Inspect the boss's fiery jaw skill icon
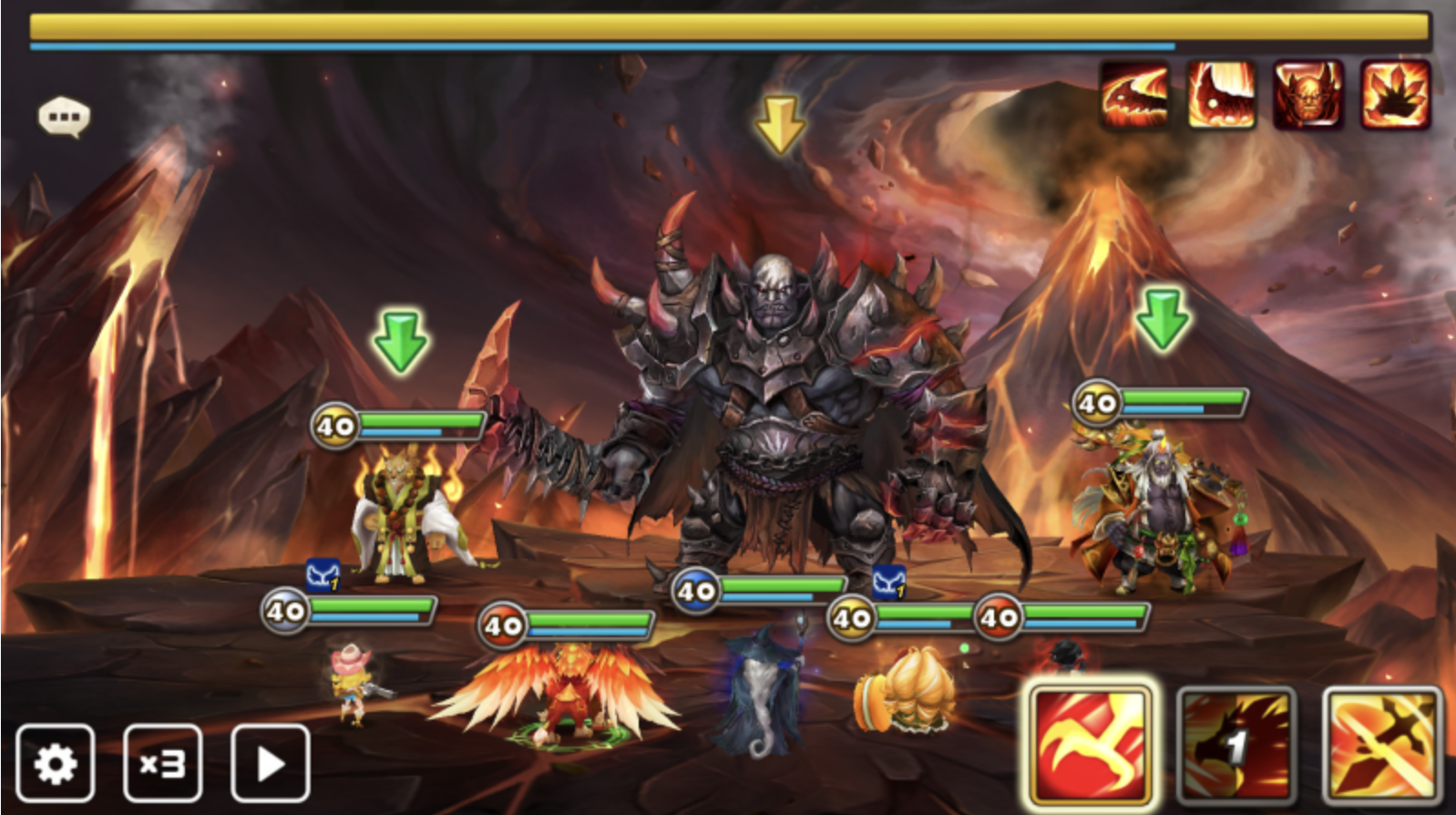 tap(1134, 94)
